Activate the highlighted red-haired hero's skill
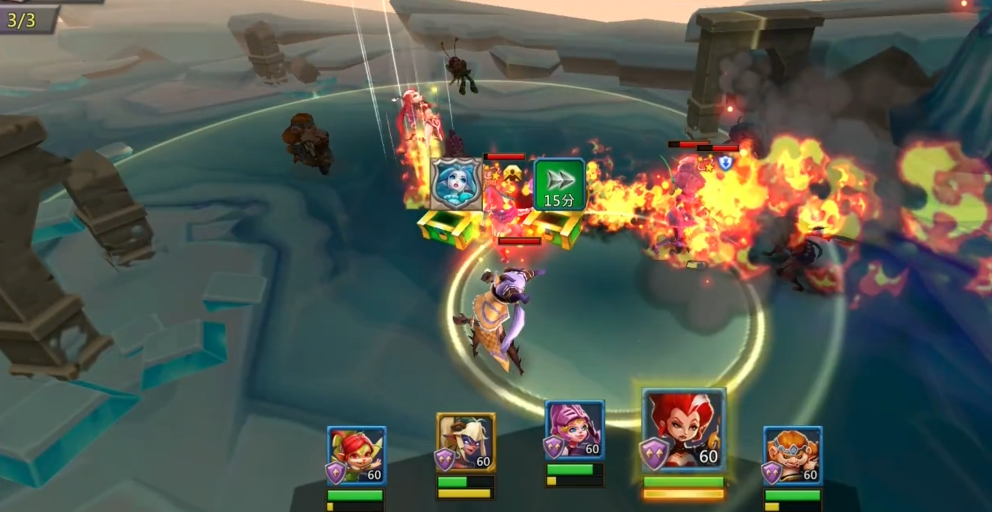The height and width of the screenshot is (512, 992). pos(684,430)
